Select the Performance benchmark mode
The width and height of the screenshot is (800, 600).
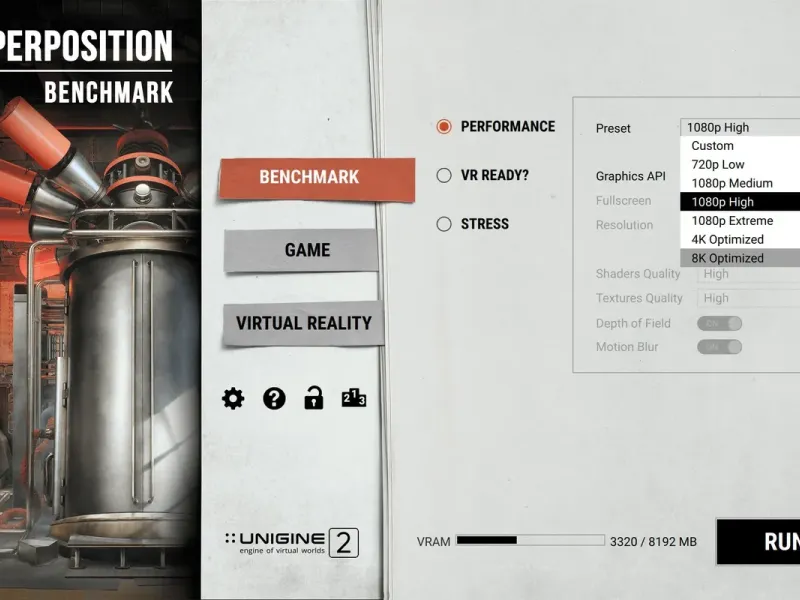(x=444, y=127)
